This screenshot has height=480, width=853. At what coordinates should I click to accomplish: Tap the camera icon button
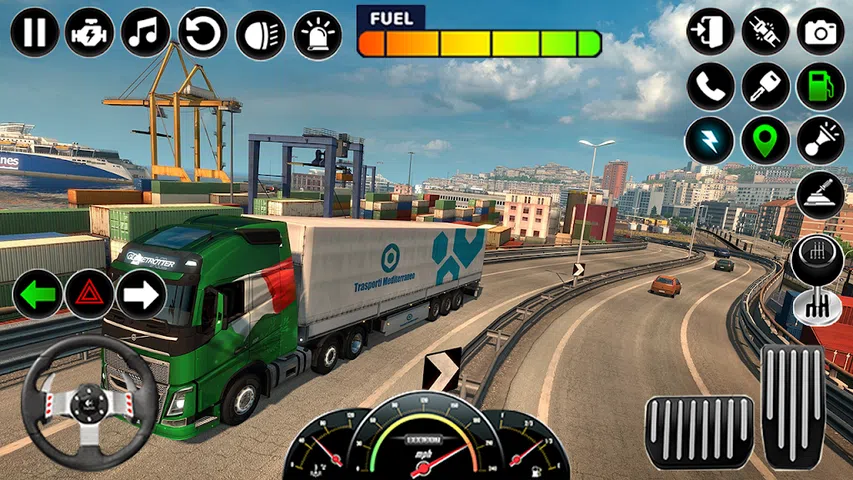pyautogui.click(x=820, y=32)
